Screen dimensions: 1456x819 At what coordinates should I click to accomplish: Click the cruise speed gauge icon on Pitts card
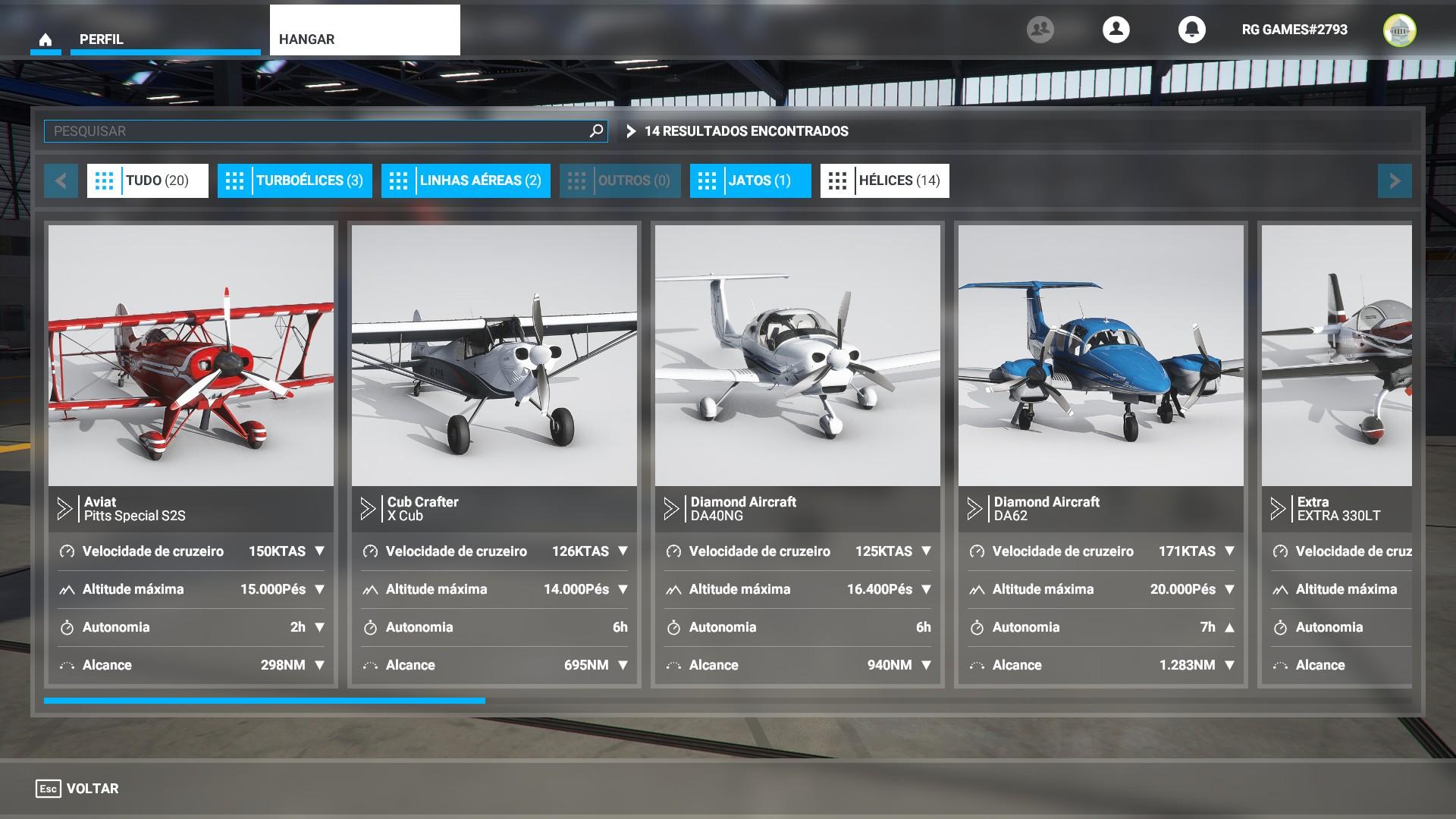pos(67,551)
